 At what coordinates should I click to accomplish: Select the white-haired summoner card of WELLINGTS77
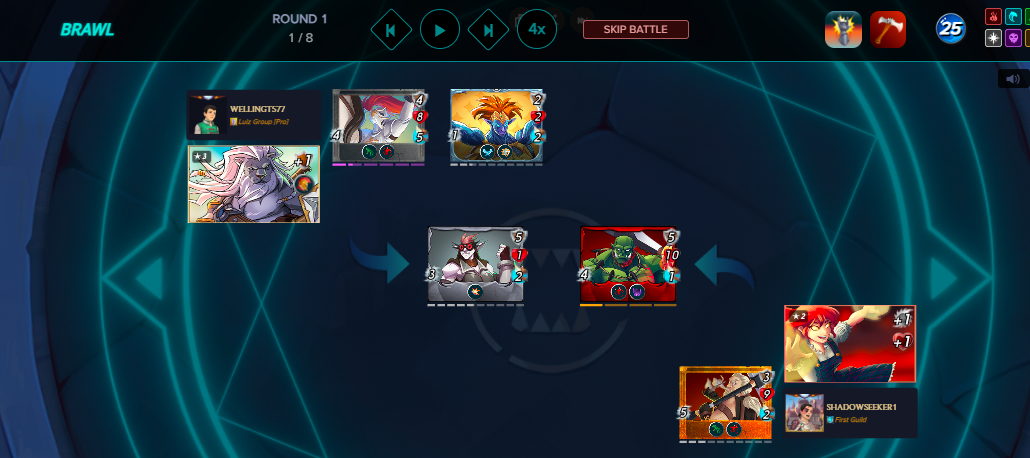click(254, 184)
